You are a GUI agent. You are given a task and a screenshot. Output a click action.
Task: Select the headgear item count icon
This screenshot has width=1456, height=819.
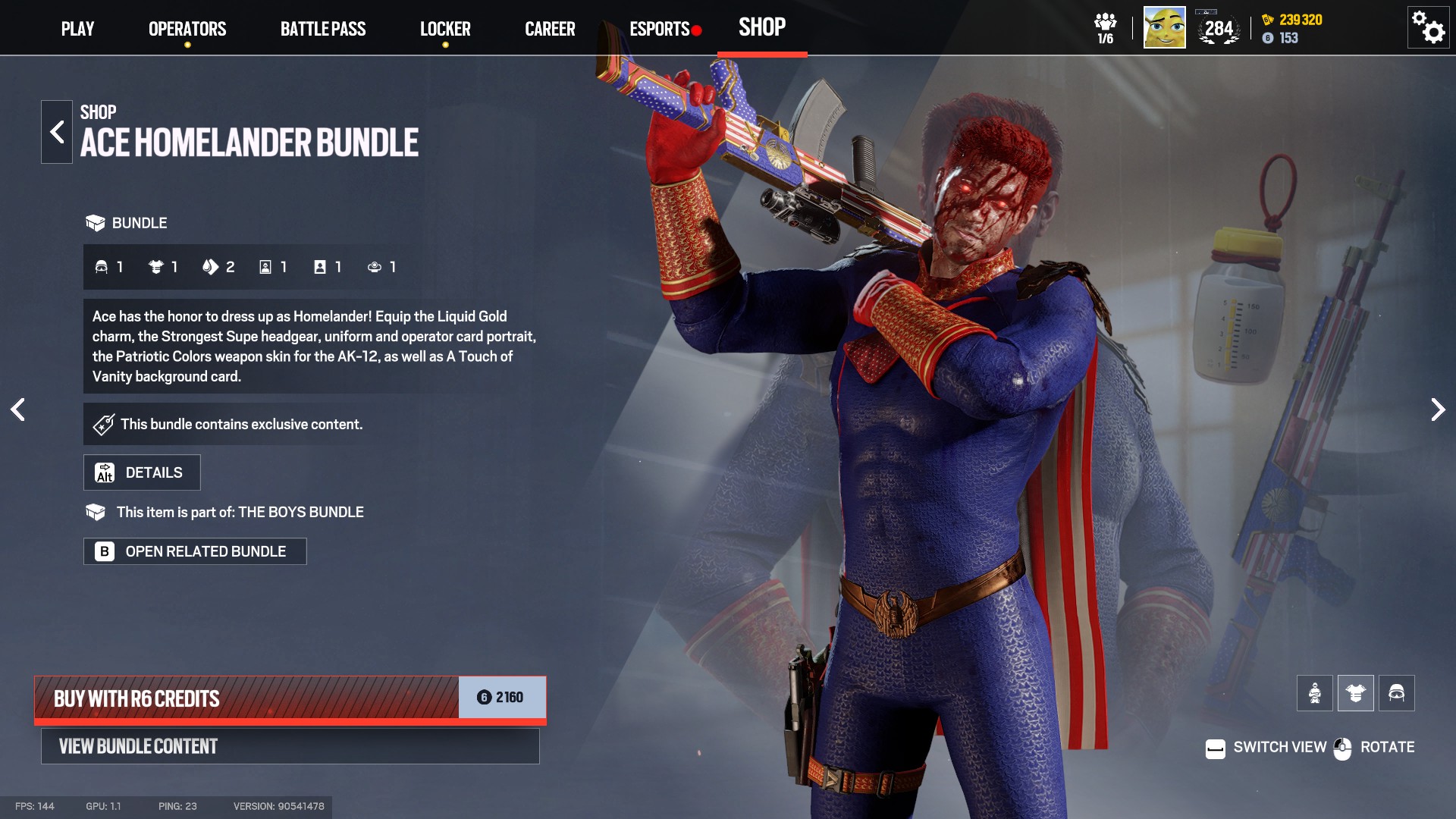[x=102, y=267]
